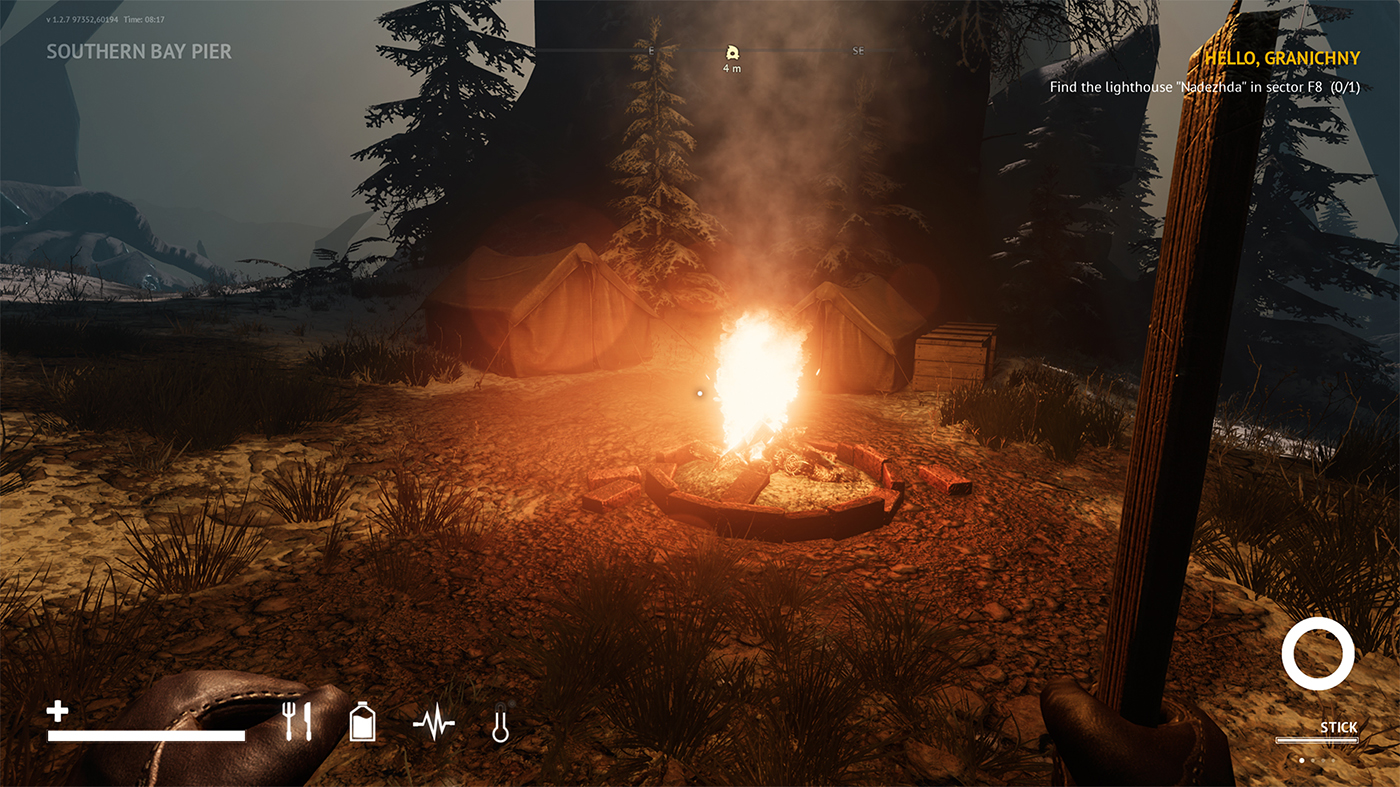Select the skull marker on the compass
This screenshot has height=787, width=1400.
click(732, 53)
